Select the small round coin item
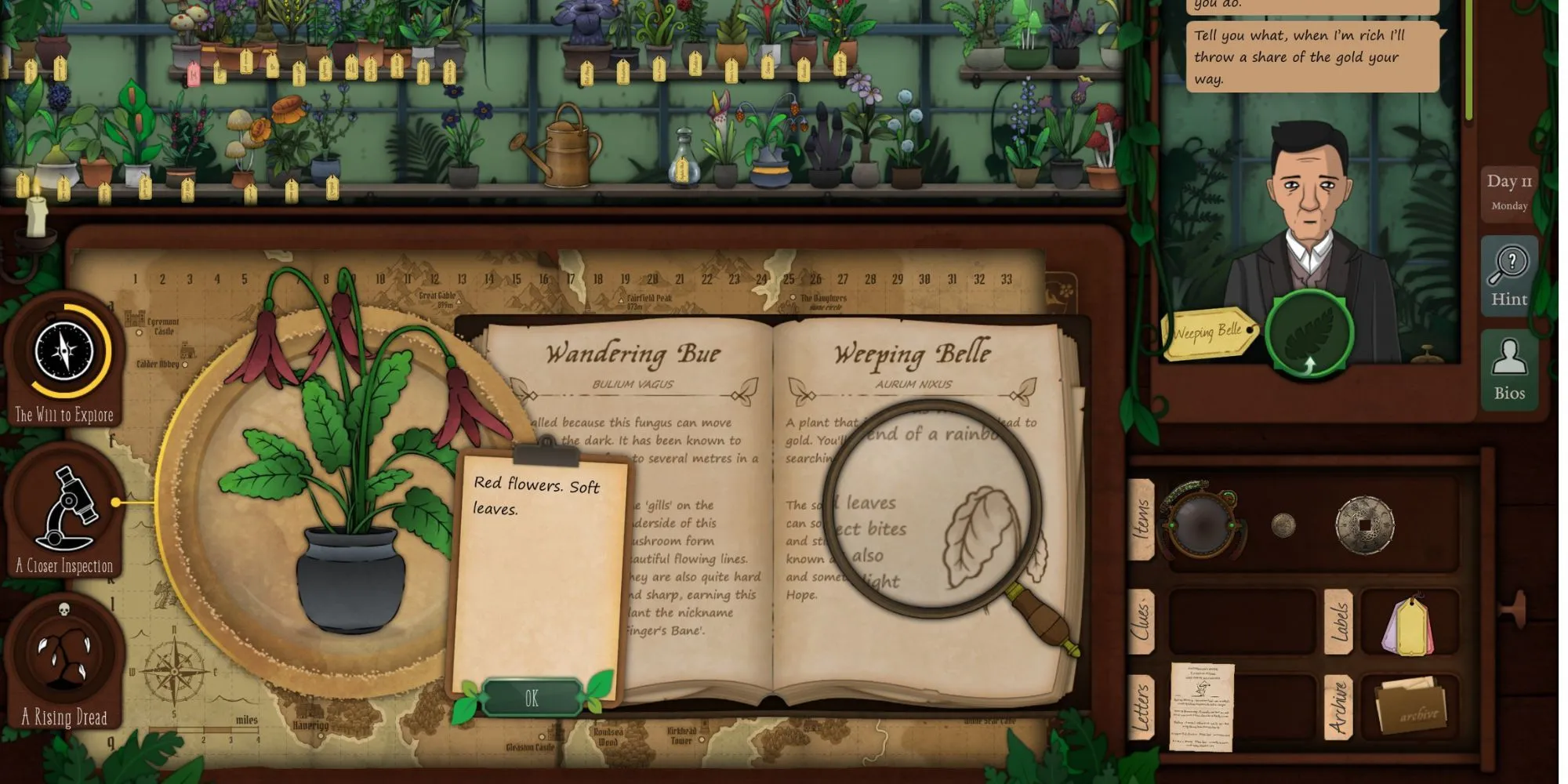This screenshot has width=1568, height=784. click(x=1283, y=524)
